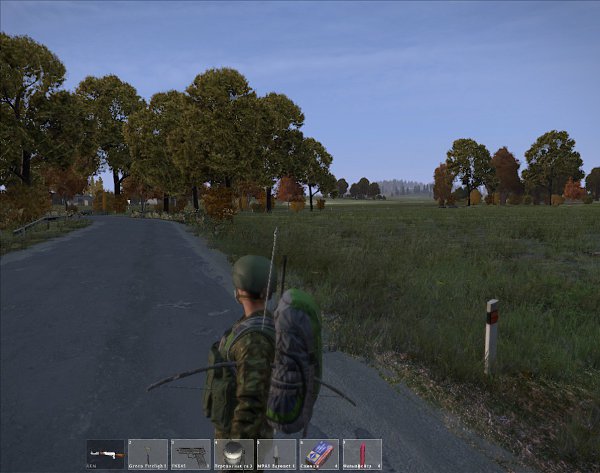Equip the pistol from the hotbar

click(191, 454)
